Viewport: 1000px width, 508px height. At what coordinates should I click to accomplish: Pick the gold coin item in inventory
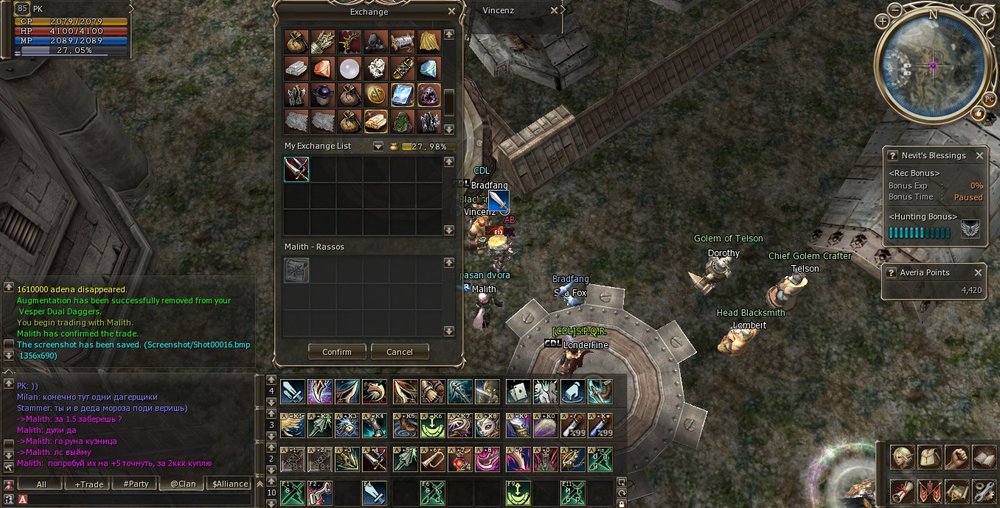pyautogui.click(x=376, y=94)
